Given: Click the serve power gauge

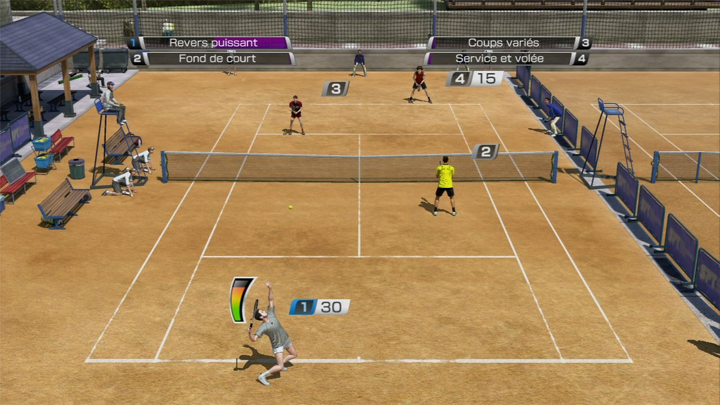Looking at the screenshot, I should coord(242,299).
